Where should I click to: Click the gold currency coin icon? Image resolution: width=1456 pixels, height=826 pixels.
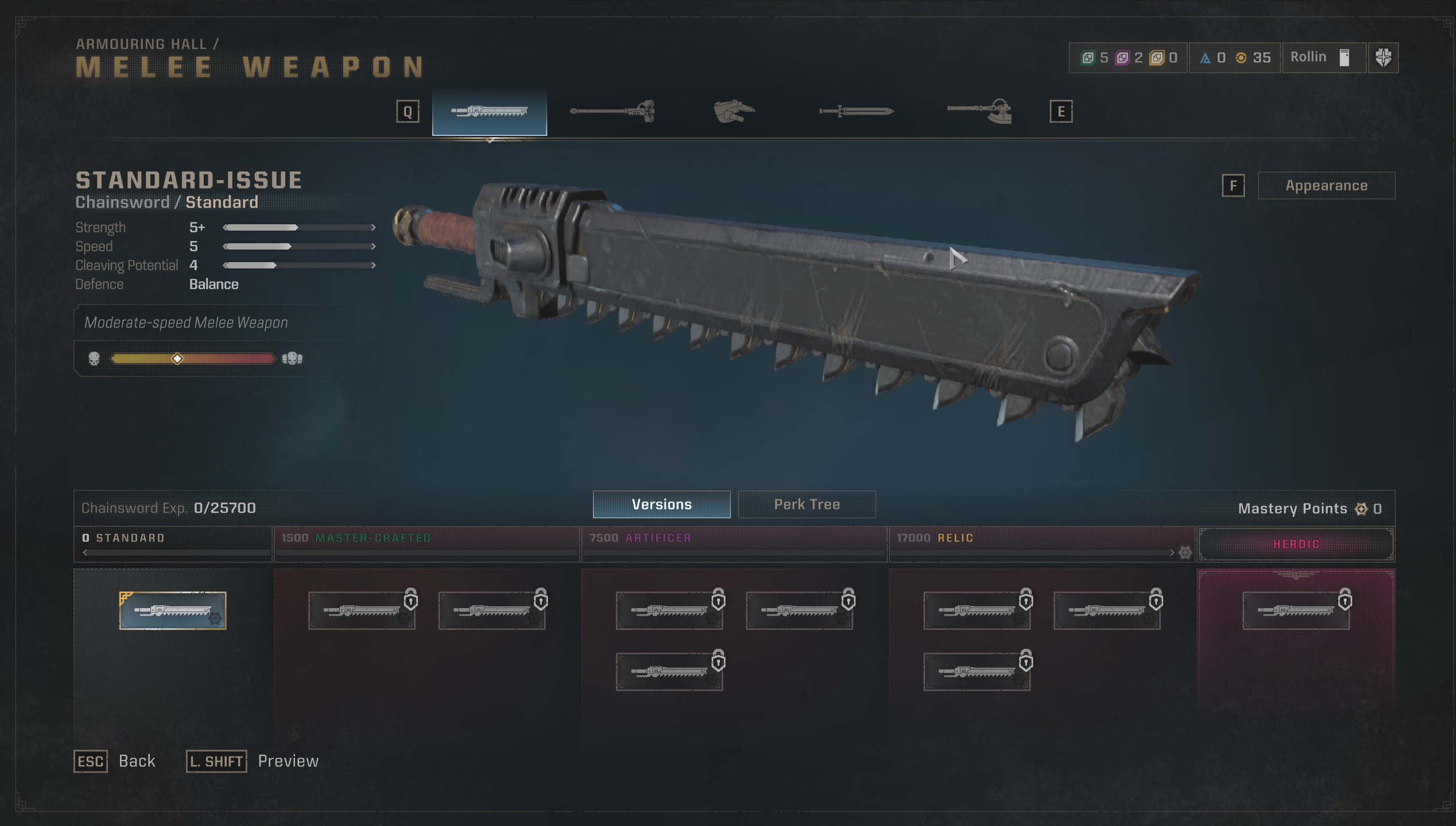1242,57
